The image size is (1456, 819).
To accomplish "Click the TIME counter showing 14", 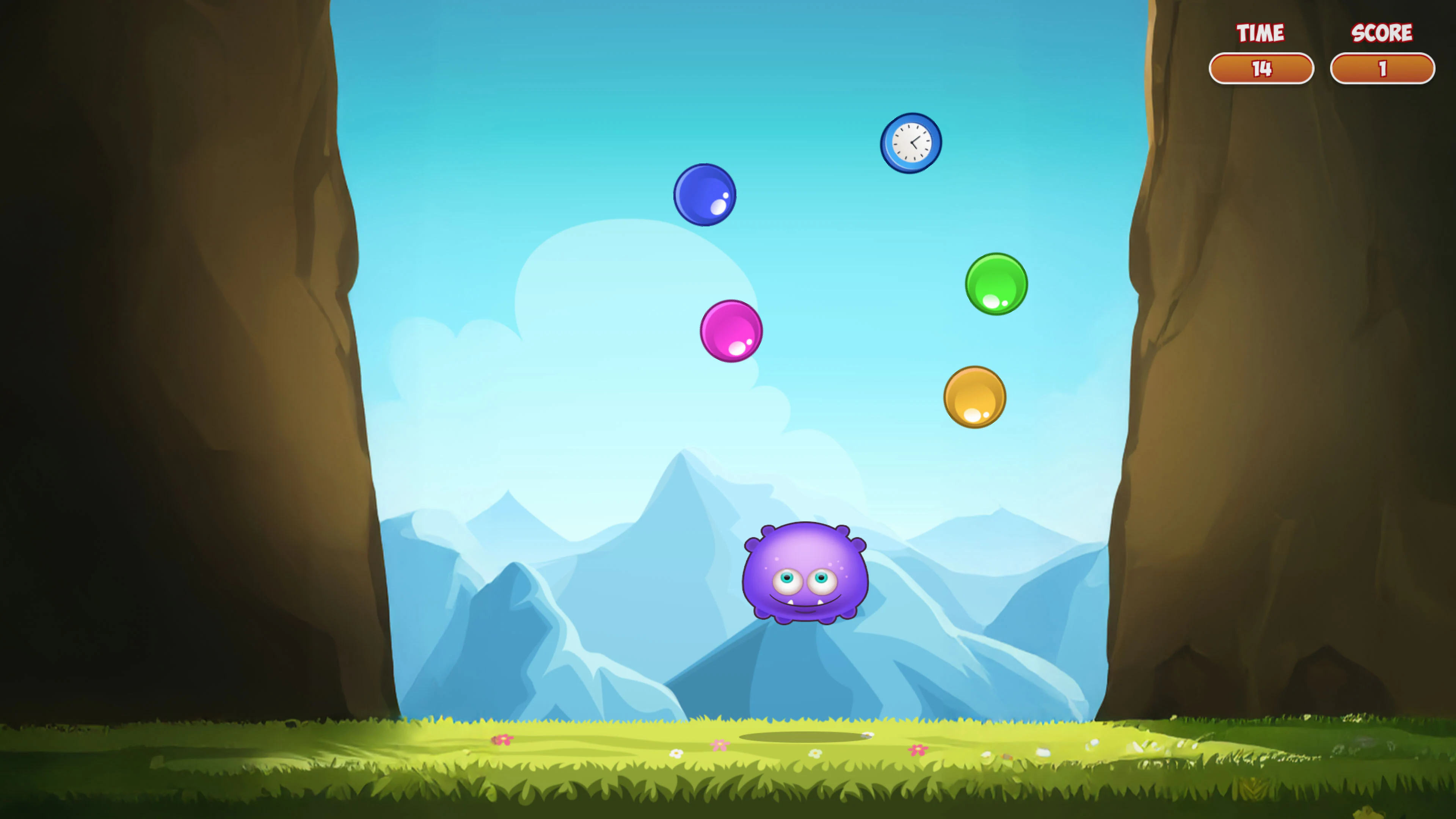I will click(1262, 68).
